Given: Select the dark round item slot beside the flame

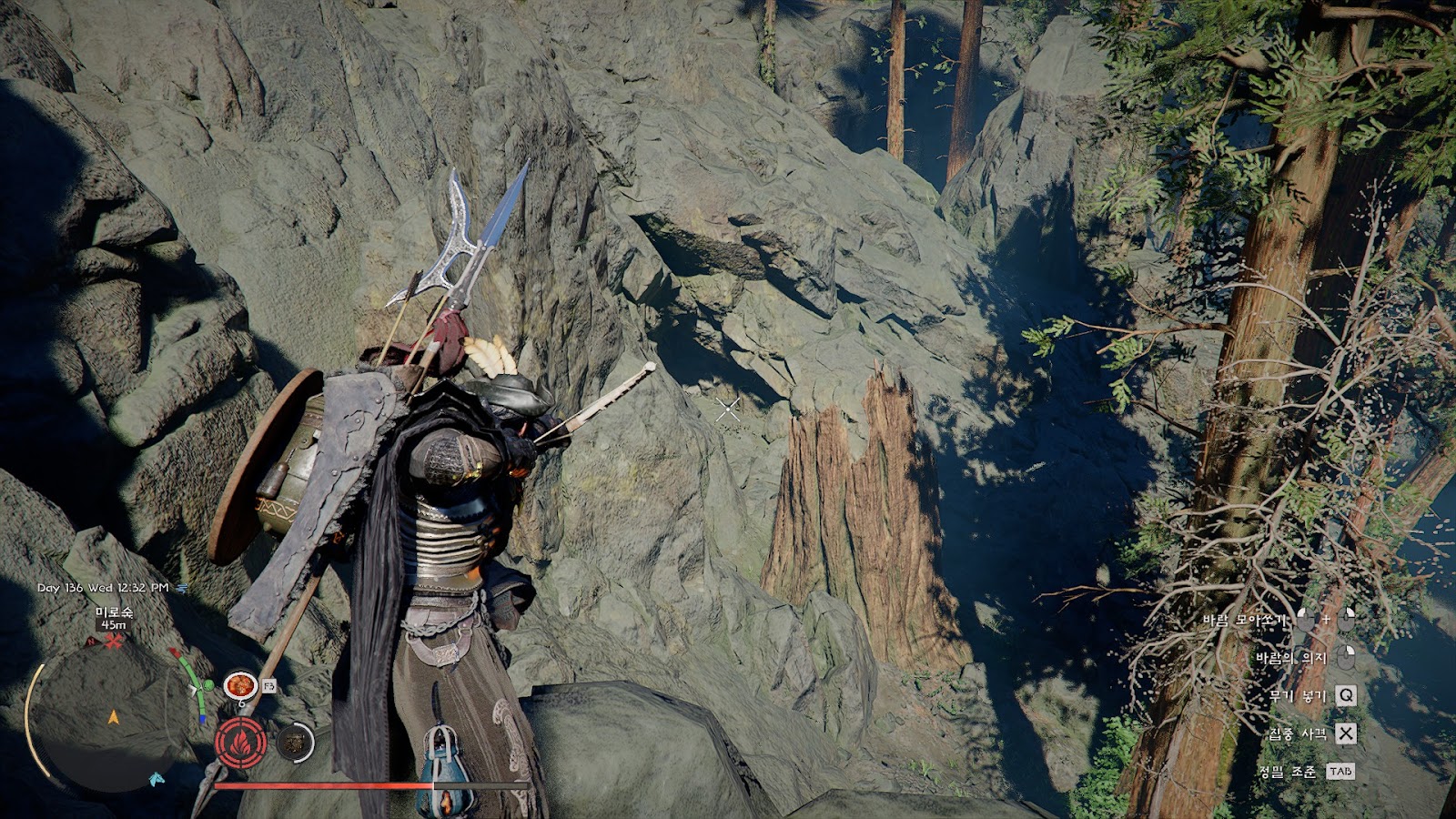Looking at the screenshot, I should [294, 743].
